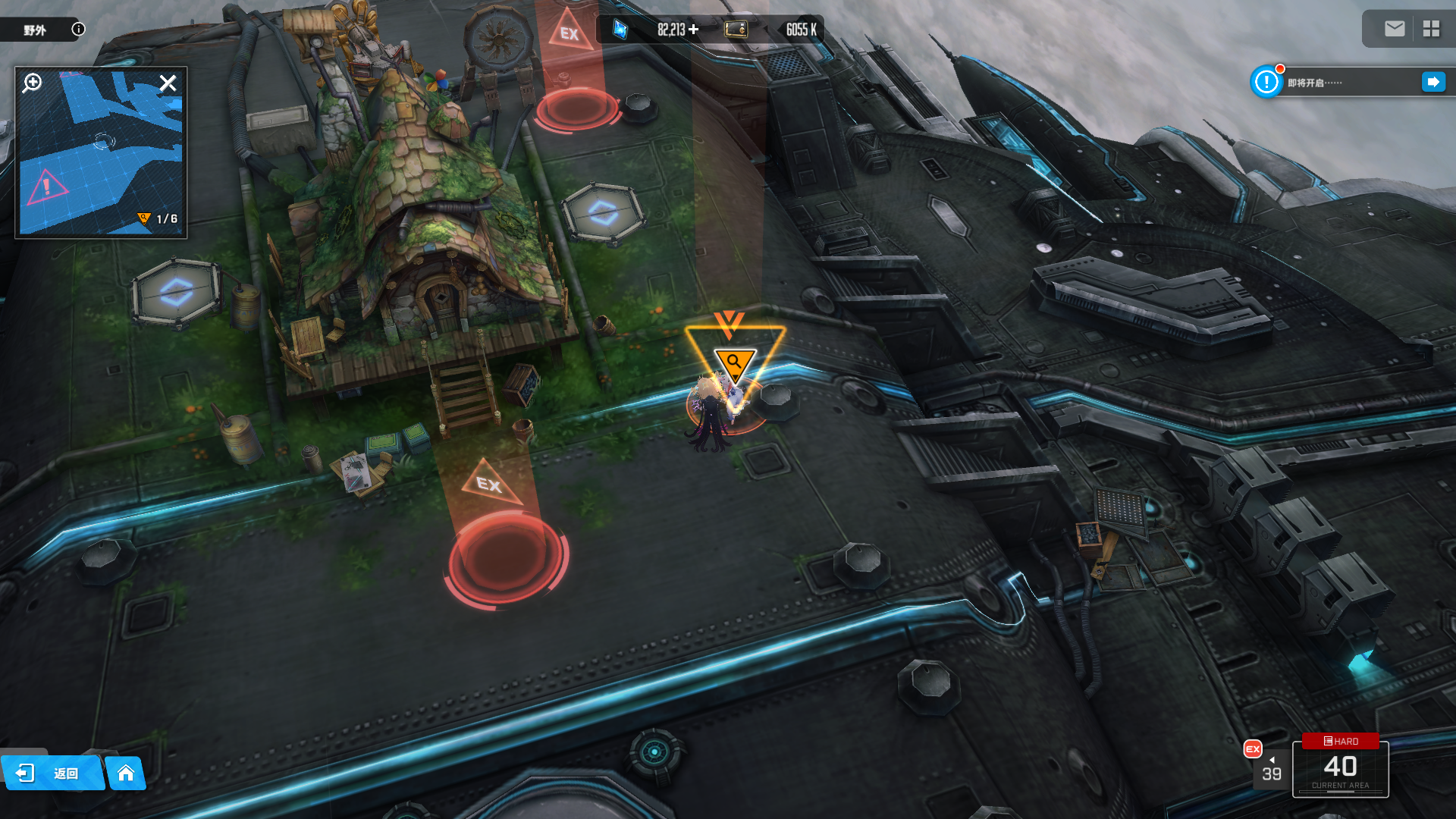1456x819 pixels.
Task: Close the minimap panel
Action: coord(168,83)
